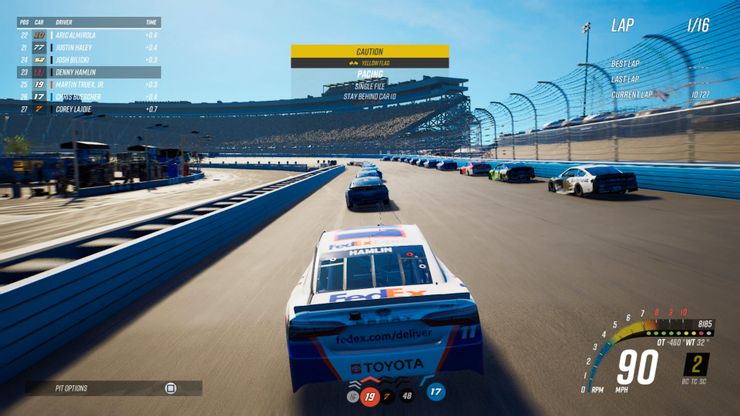Click the yellow Caution flag banner
Screen dimensions: 740x416
[369, 51]
